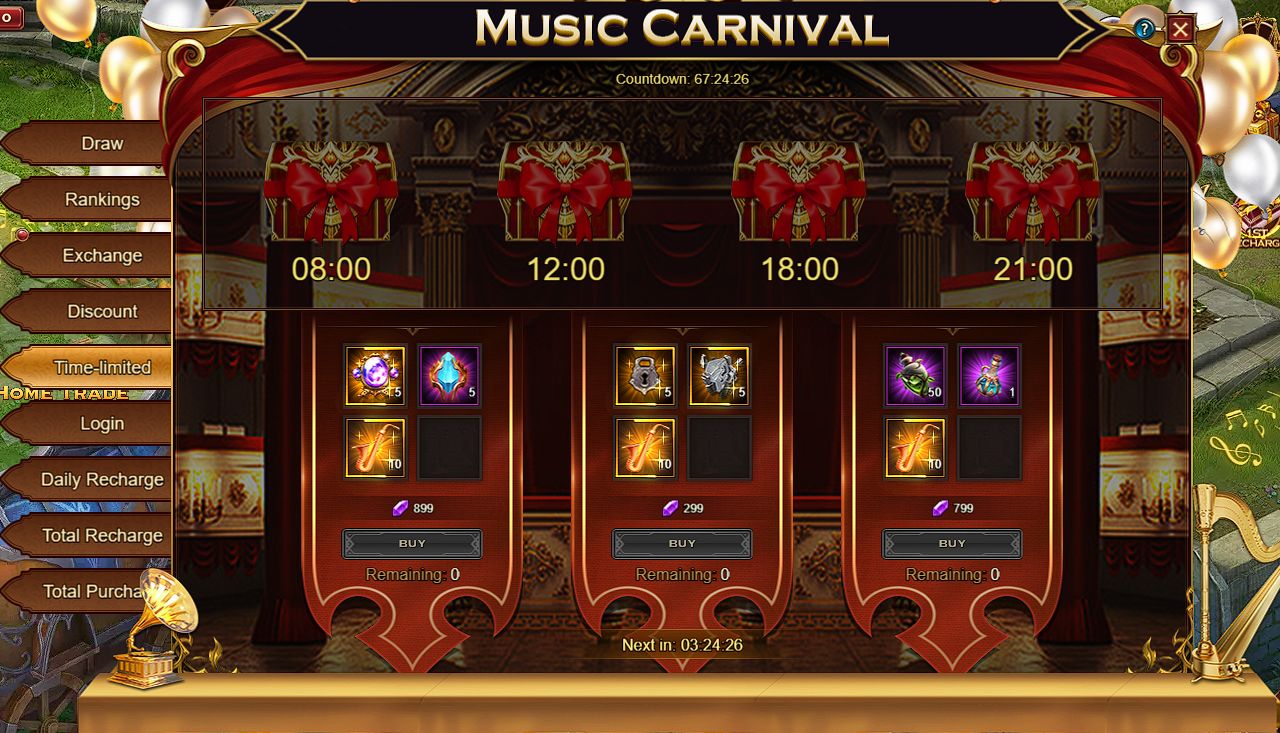1280x733 pixels.
Task: Open the Total Purchase tab
Action: pyautogui.click(x=95, y=592)
